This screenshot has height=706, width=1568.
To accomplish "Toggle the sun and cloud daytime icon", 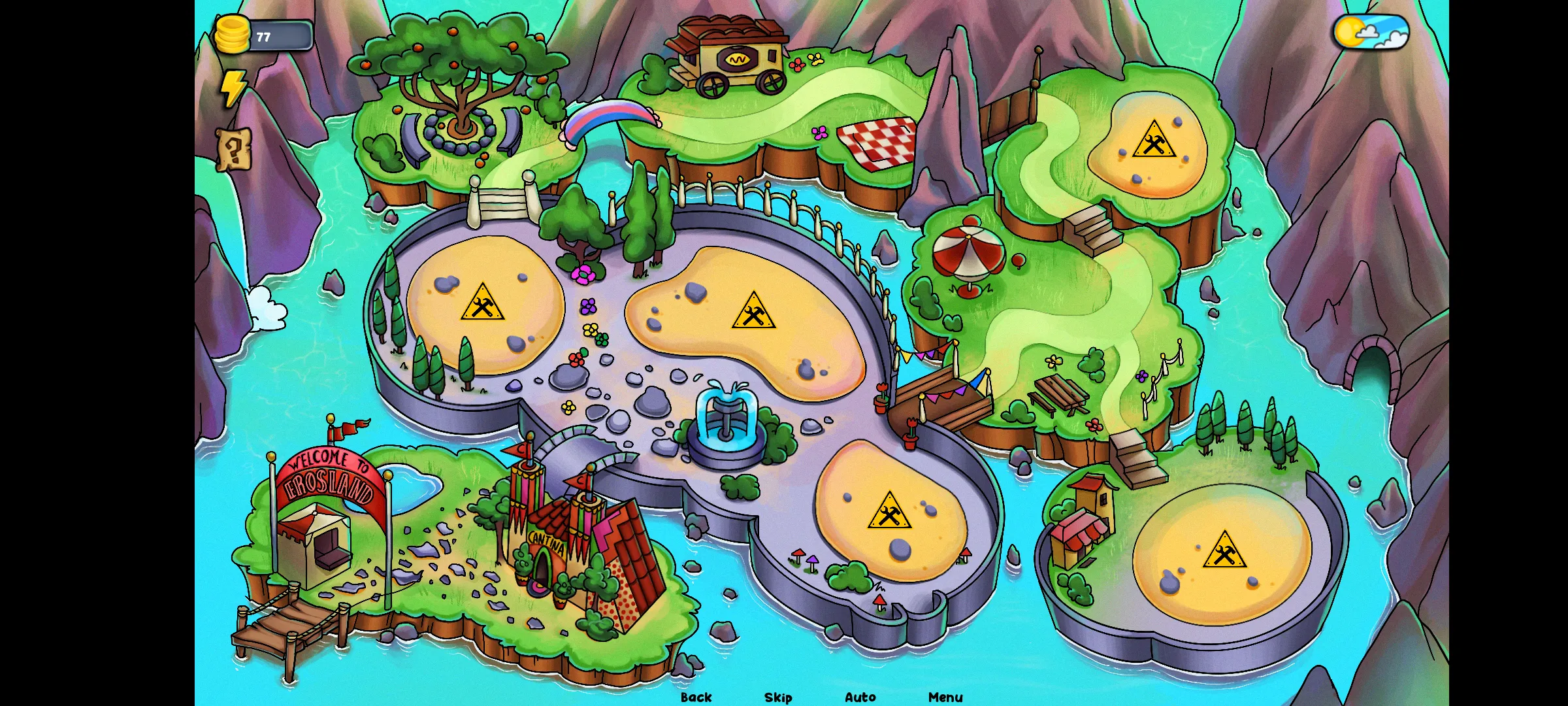I will click(x=1370, y=33).
